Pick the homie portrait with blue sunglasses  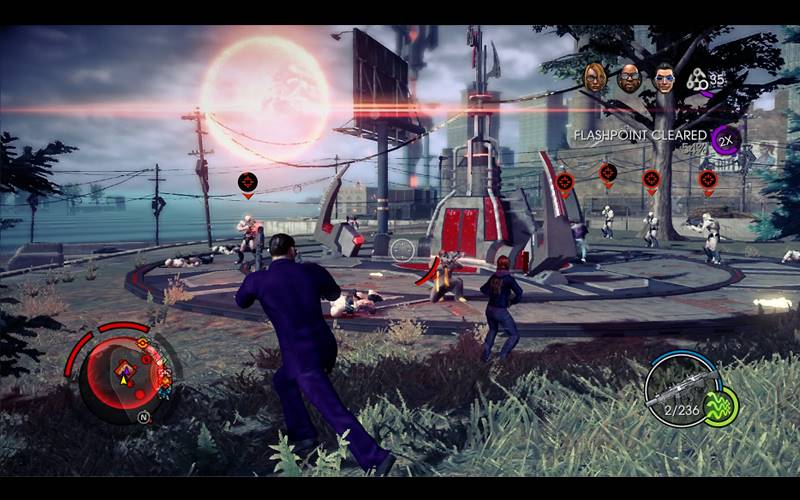pos(664,78)
